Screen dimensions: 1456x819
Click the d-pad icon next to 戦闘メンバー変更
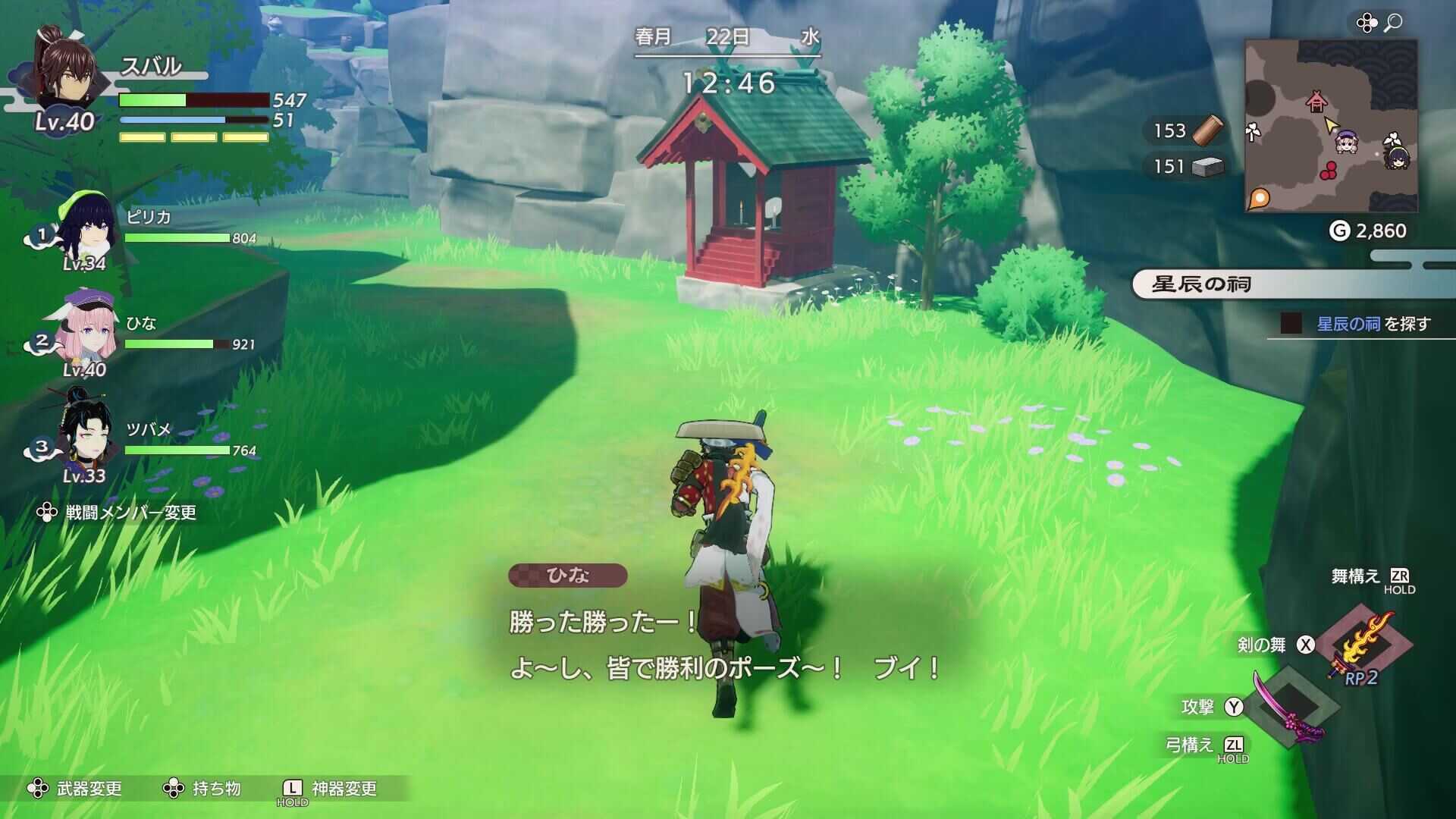47,513
